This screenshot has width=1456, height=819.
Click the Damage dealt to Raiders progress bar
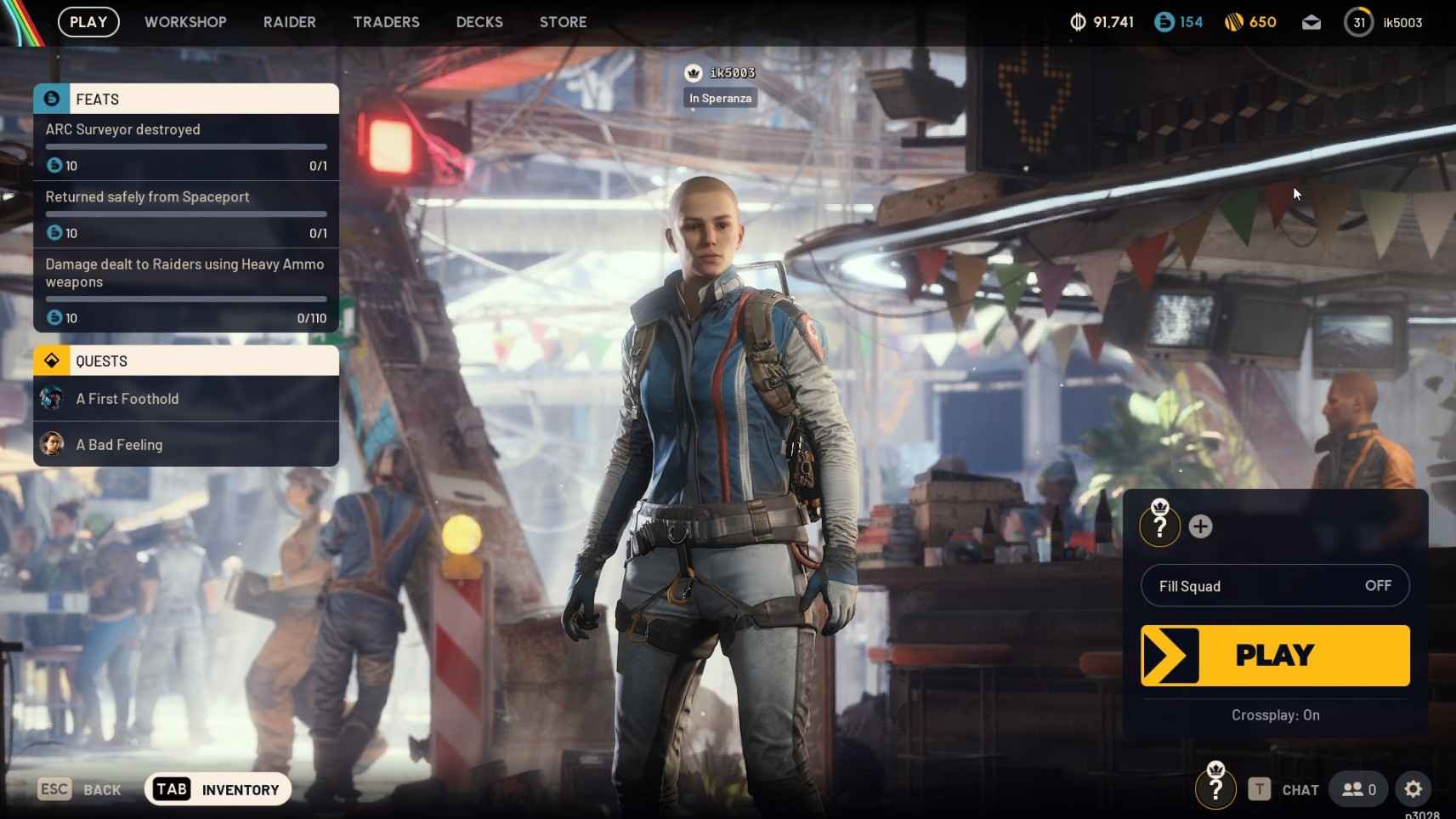pyautogui.click(x=185, y=299)
